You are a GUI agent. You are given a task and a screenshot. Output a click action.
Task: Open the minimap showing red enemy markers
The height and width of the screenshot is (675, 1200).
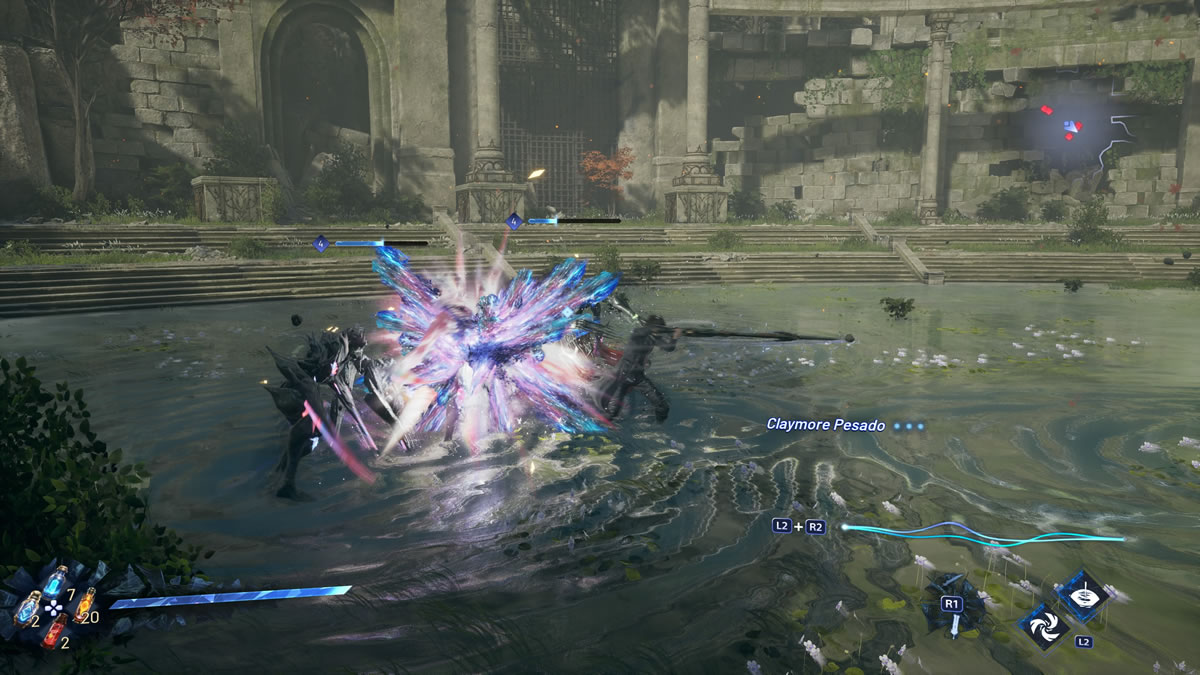1074,129
